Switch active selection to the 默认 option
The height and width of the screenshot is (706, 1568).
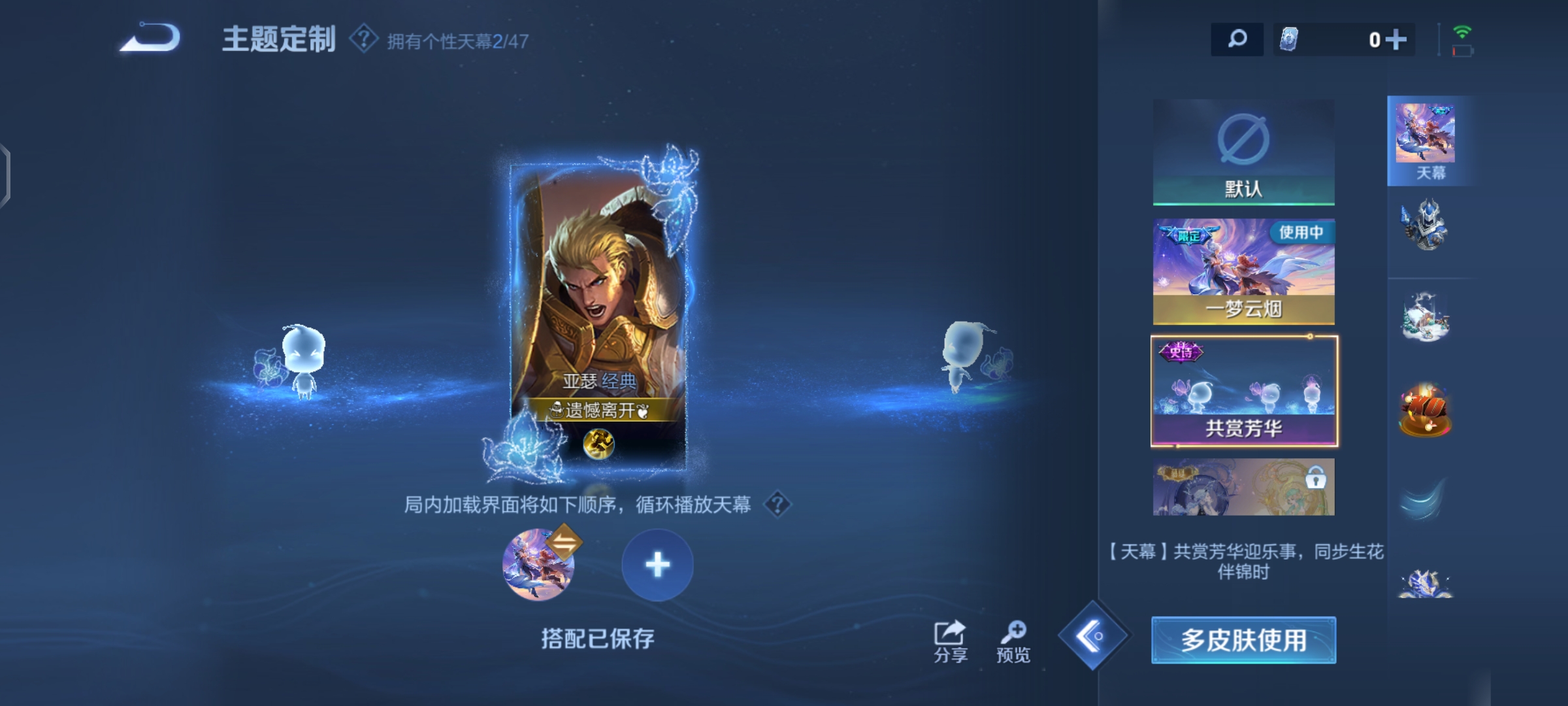pos(1243,150)
